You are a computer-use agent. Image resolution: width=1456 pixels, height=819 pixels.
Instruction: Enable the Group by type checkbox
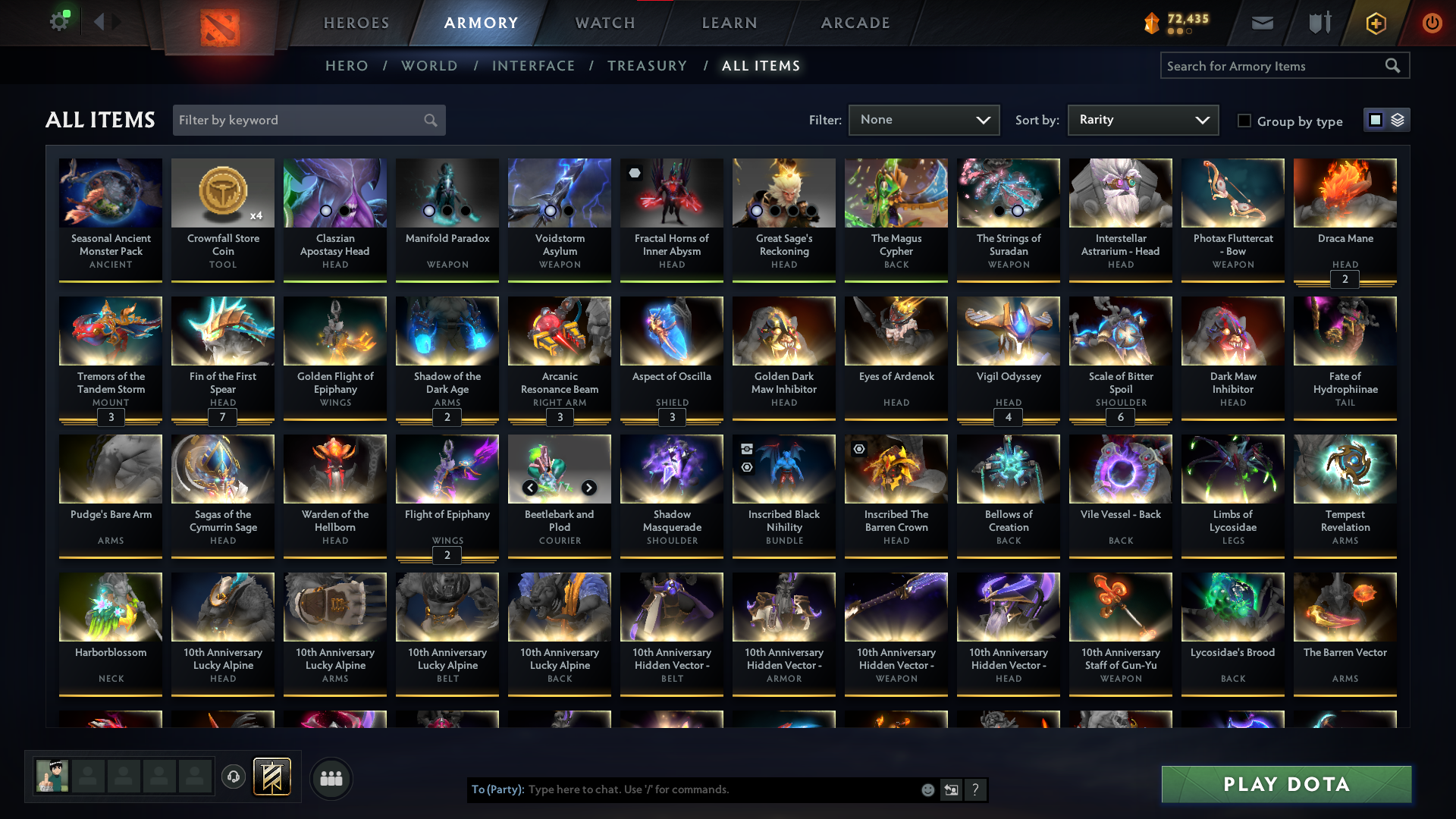[1244, 121]
